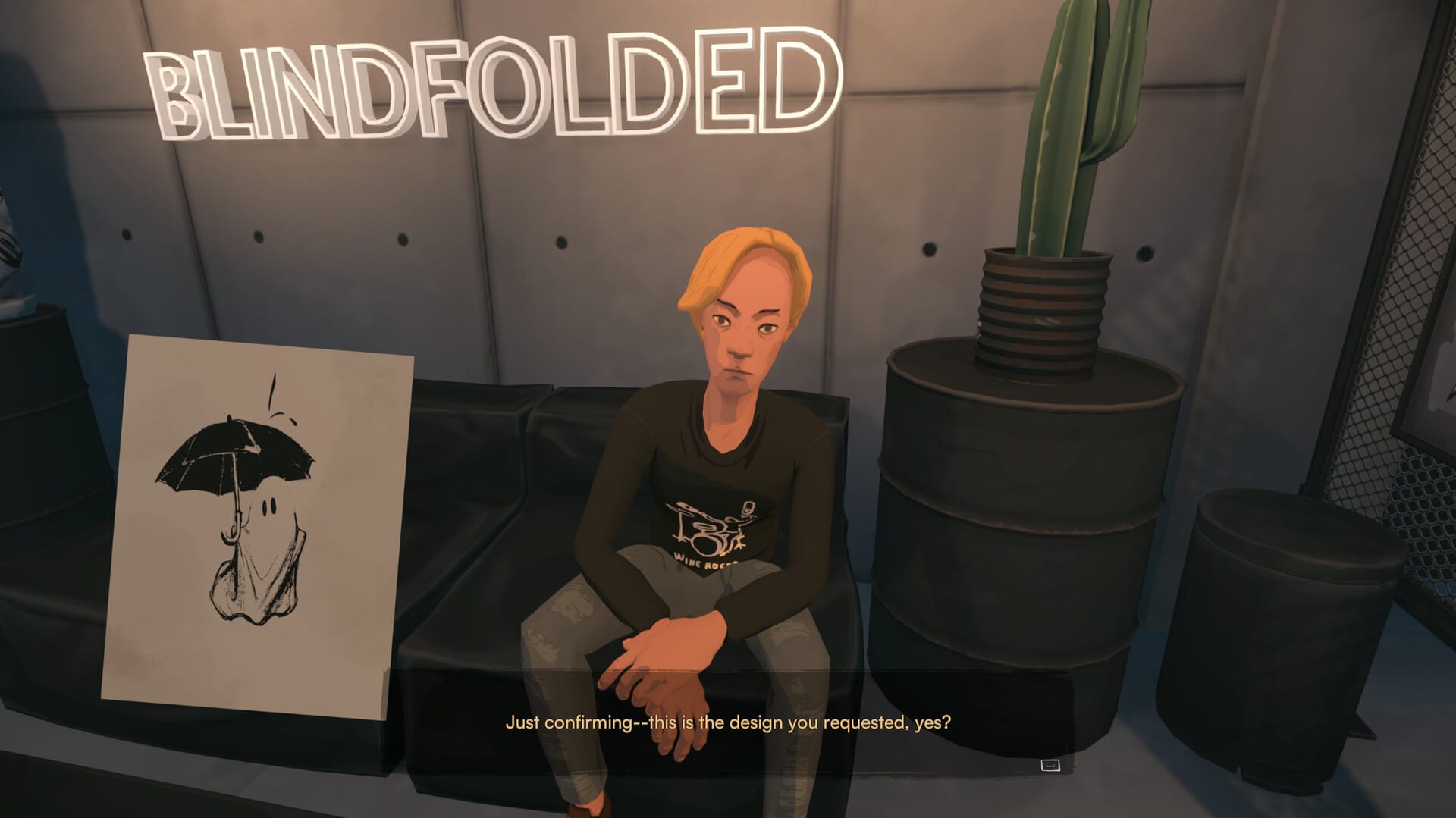Viewport: 1456px width, 818px height.
Task: Click the drum kit graphic on his shirt
Action: pyautogui.click(x=709, y=527)
